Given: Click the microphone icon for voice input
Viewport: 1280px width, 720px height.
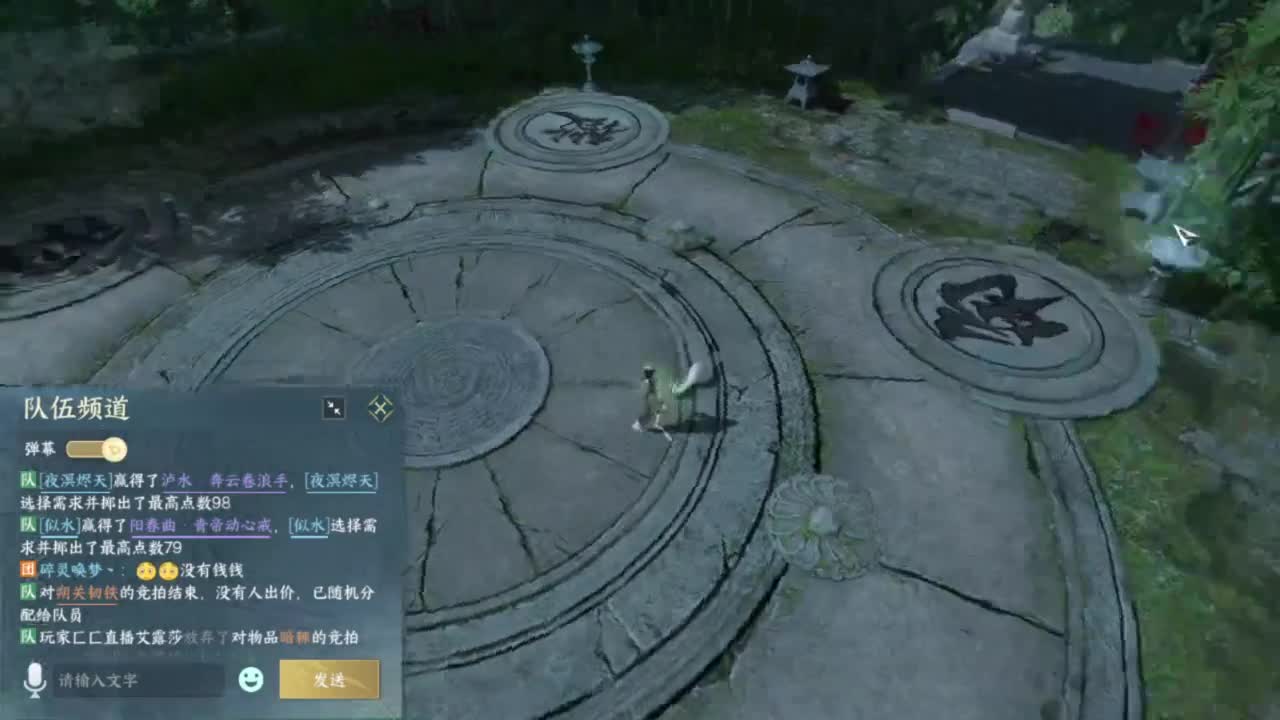Looking at the screenshot, I should pos(35,681).
